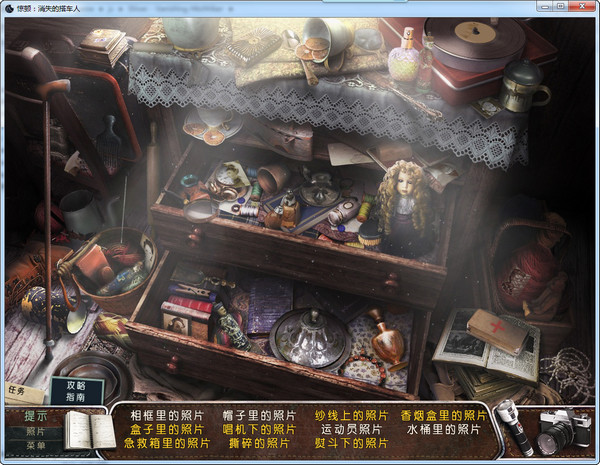The width and height of the screenshot is (600, 465).
Task: Open the 照片 photos button
Action: coord(36,432)
